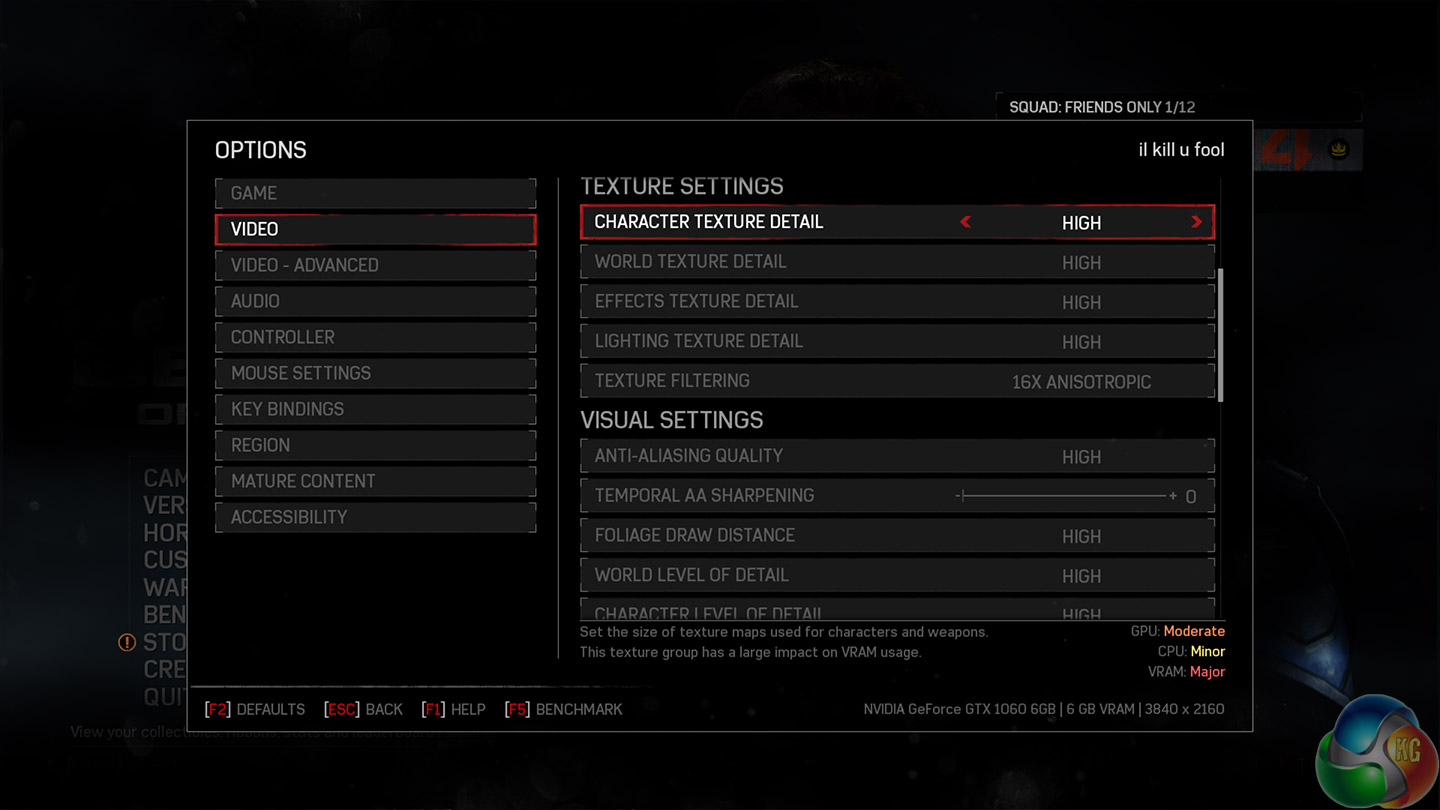This screenshot has width=1440, height=810.
Task: Click right arrow on Character Texture Detail
Action: click(1196, 222)
